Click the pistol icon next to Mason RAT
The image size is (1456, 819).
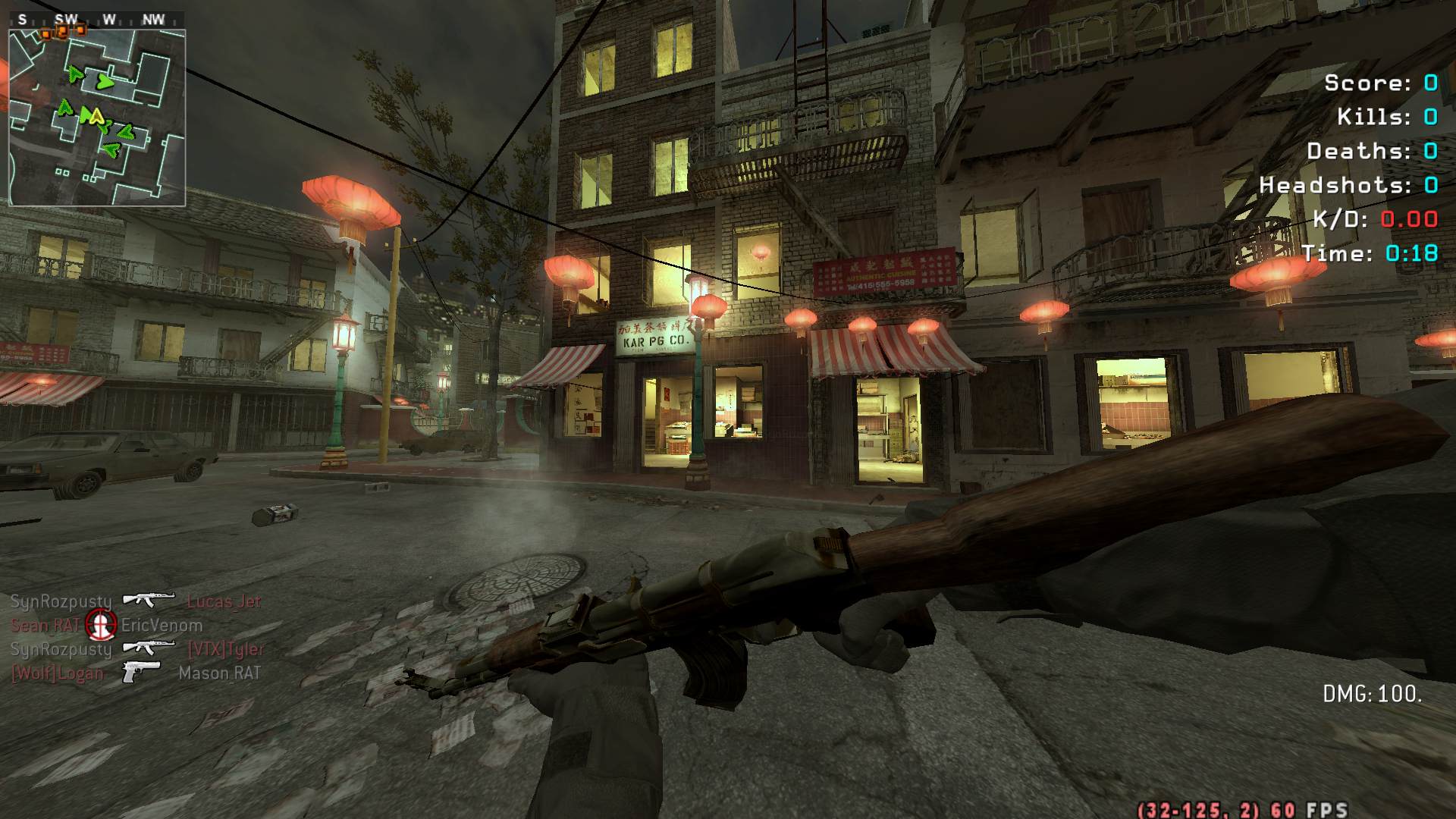(142, 672)
